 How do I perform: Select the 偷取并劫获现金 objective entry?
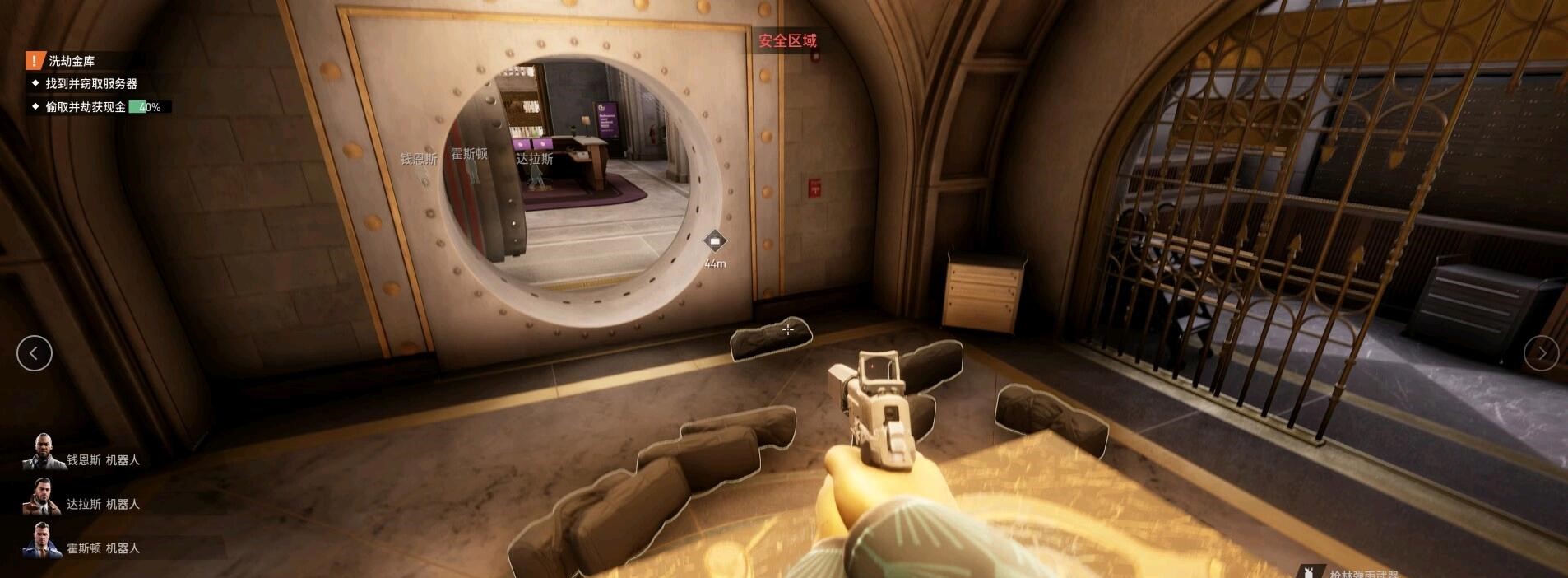[86, 107]
